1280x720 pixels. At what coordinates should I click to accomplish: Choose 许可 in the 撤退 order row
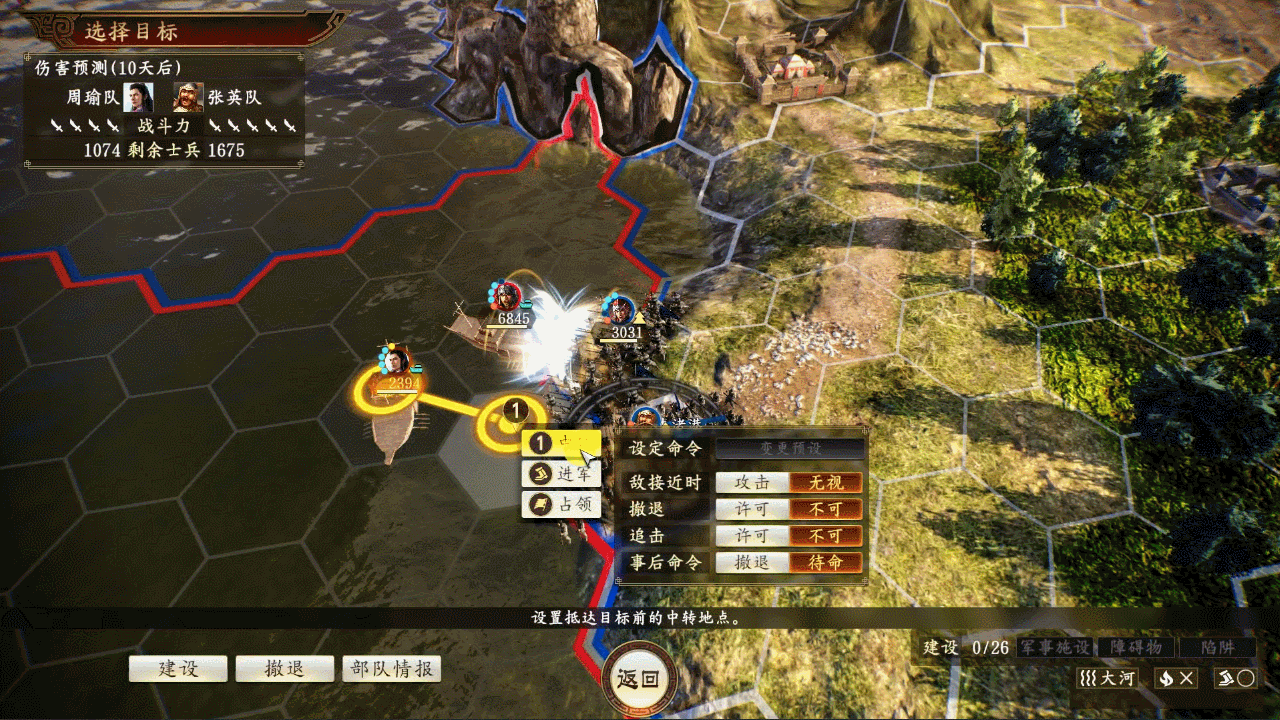pos(752,509)
